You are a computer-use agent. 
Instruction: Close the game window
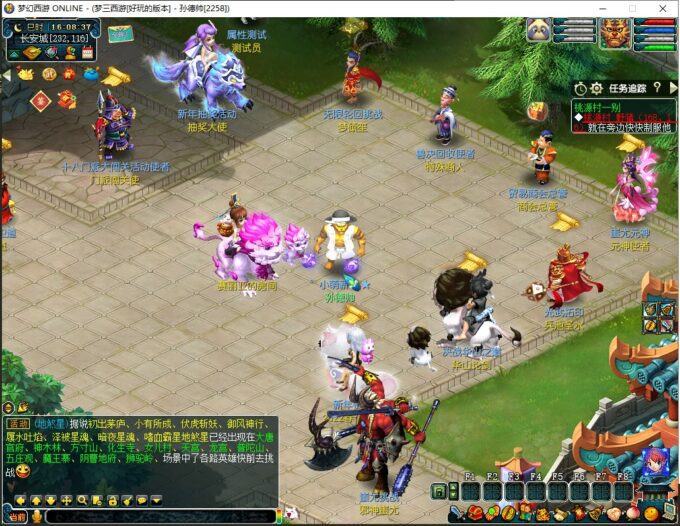(661, 8)
